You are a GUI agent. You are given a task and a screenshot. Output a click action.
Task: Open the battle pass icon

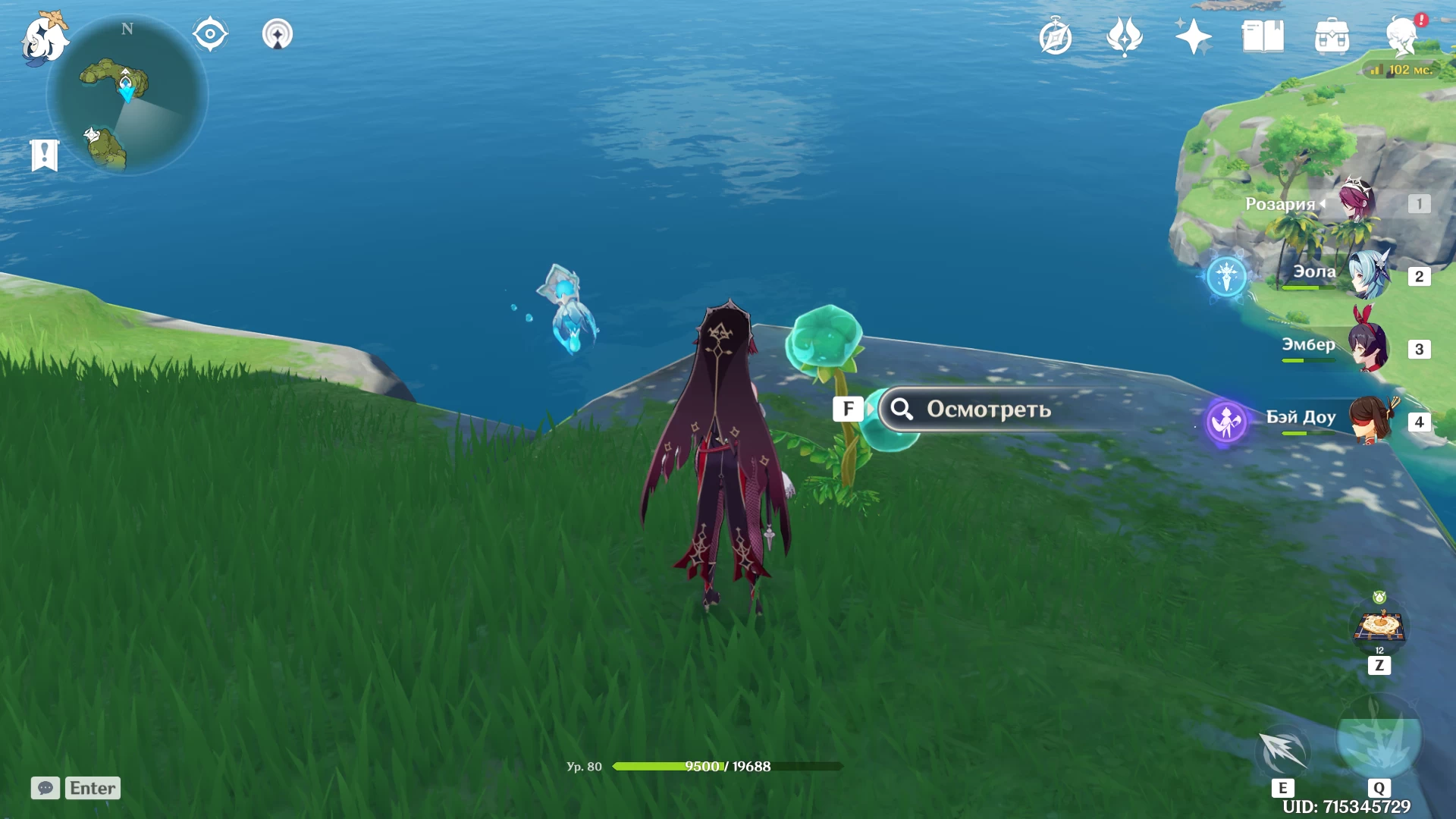pyautogui.click(x=1124, y=36)
